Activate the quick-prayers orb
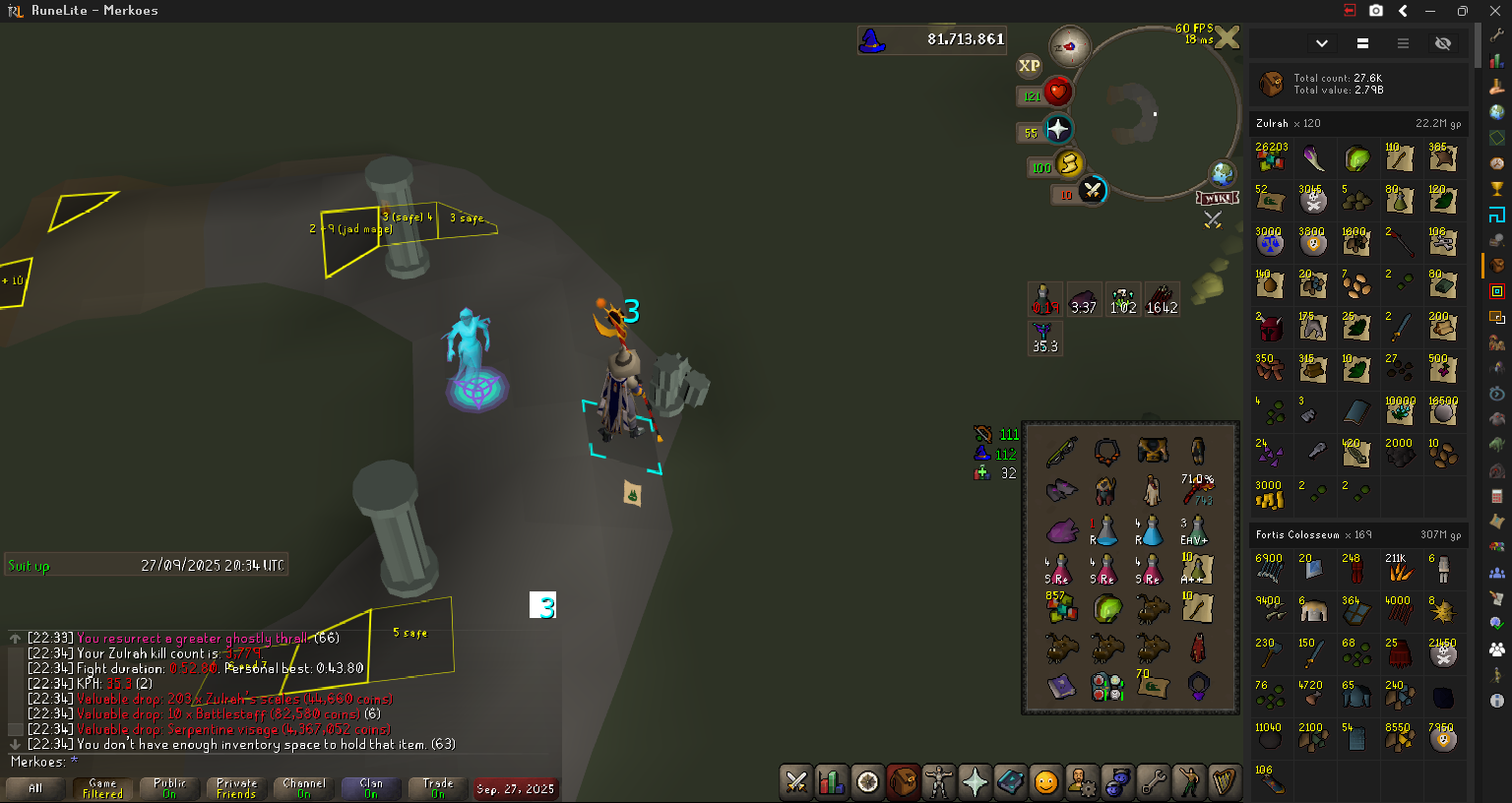This screenshot has height=803, width=1512. point(1057,129)
